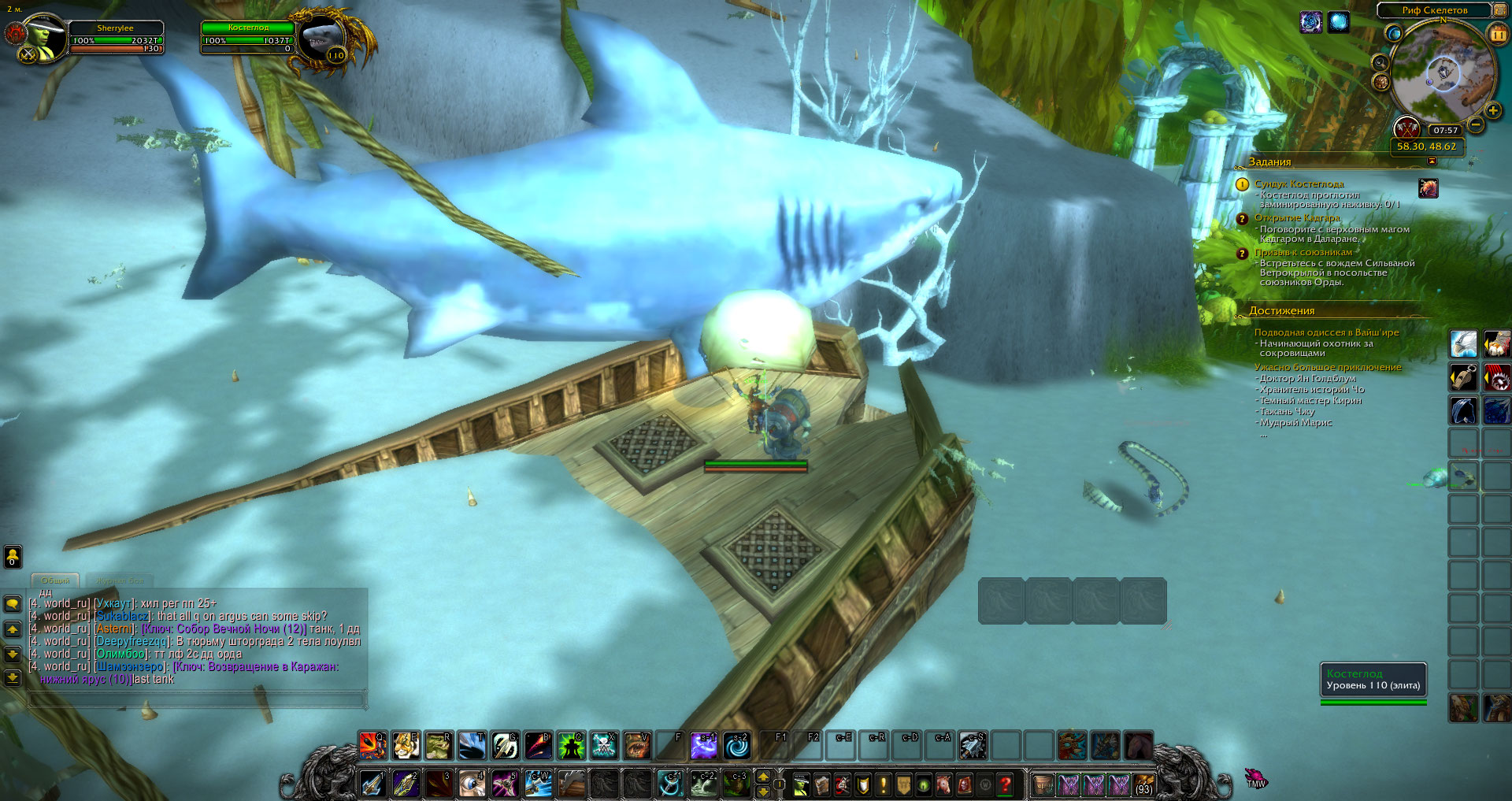Open the character info micro button
This screenshot has height=801, width=1512.
pyautogui.click(x=802, y=784)
